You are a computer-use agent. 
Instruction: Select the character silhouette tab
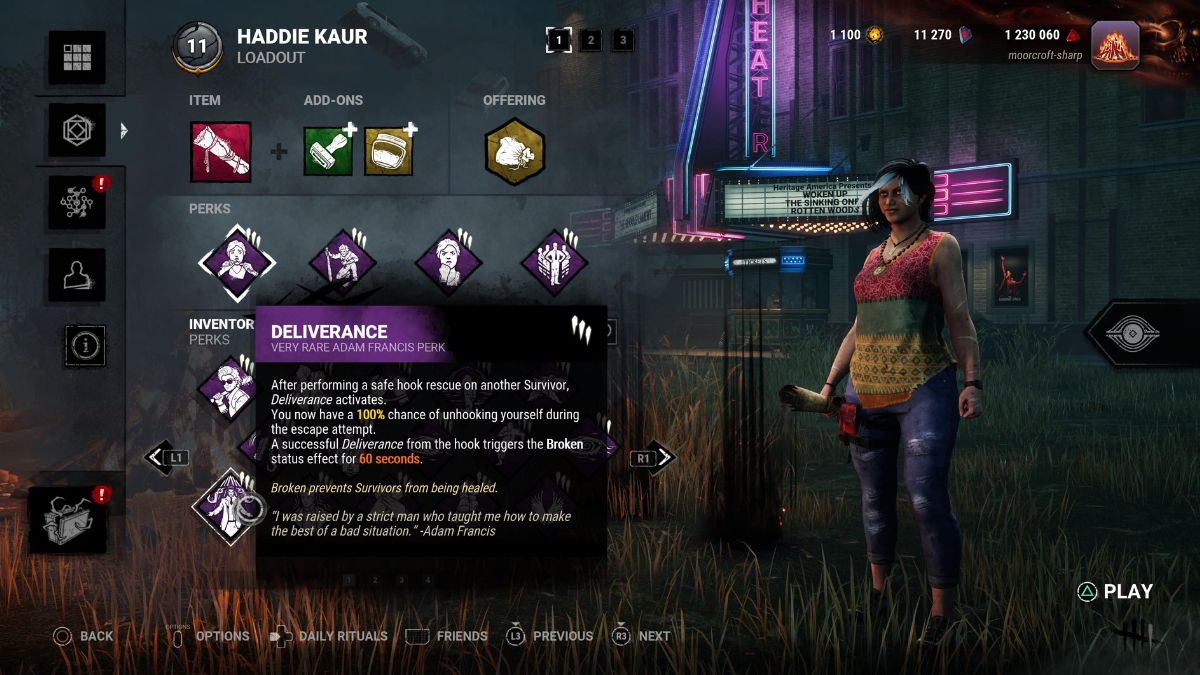tap(77, 274)
